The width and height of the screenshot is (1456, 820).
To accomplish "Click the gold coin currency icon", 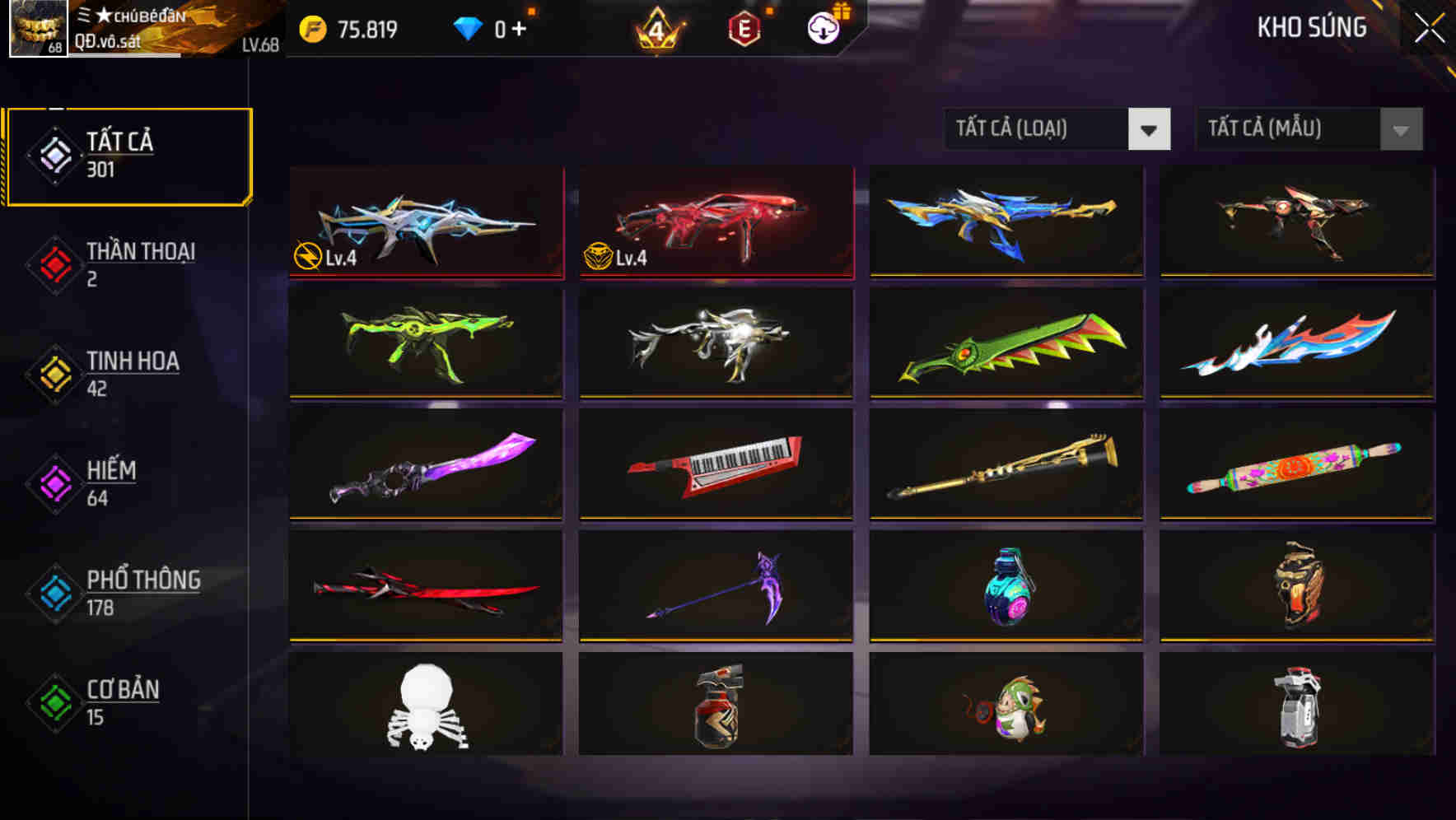I will tap(310, 27).
